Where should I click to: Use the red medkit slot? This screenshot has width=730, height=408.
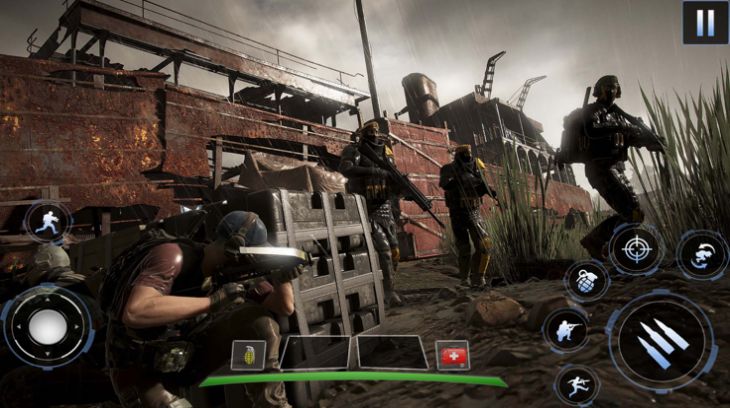pos(452,355)
